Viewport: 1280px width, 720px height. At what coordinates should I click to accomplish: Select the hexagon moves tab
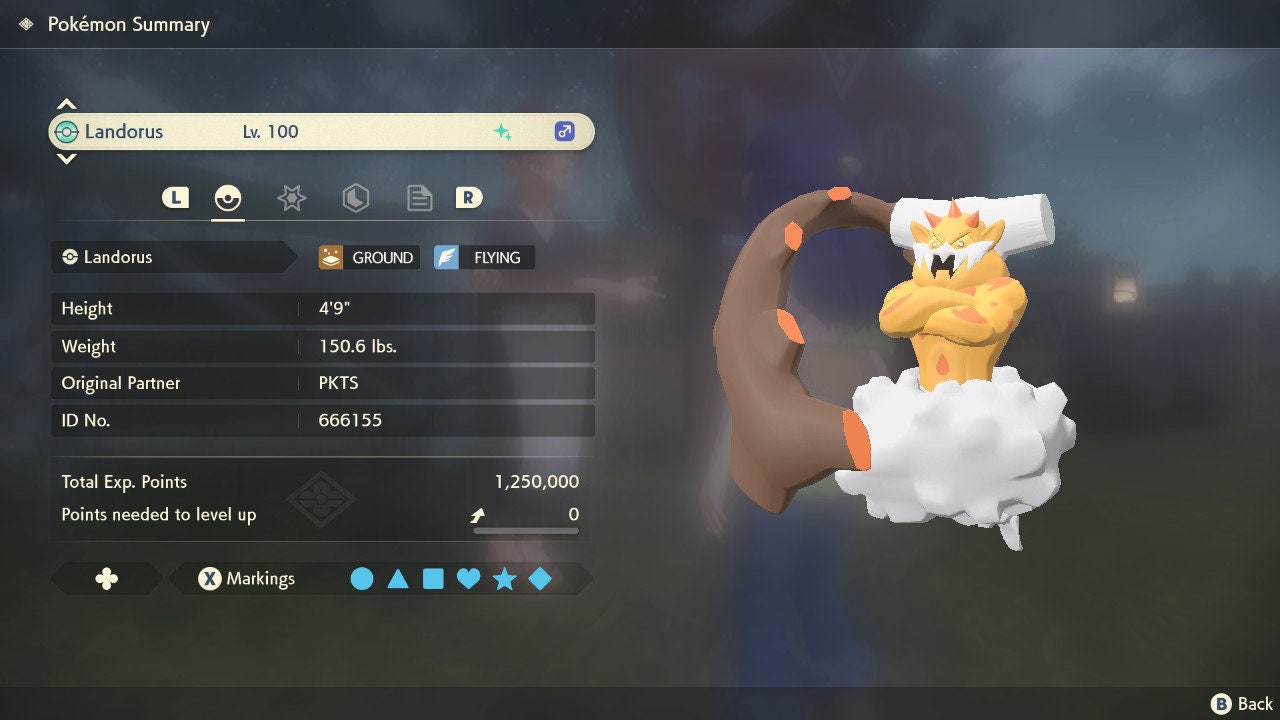(x=355, y=198)
